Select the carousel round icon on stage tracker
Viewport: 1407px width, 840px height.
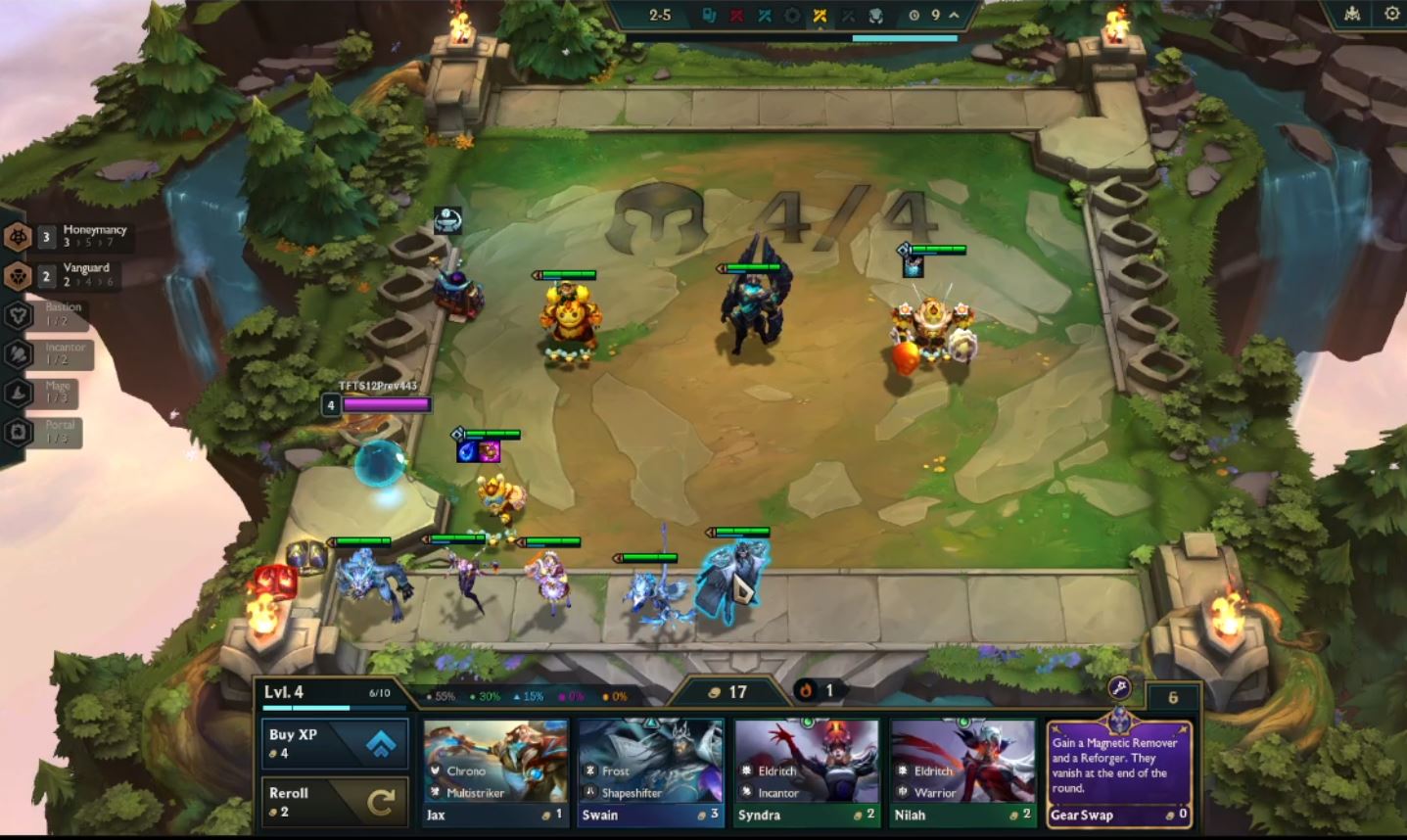pyautogui.click(x=793, y=16)
